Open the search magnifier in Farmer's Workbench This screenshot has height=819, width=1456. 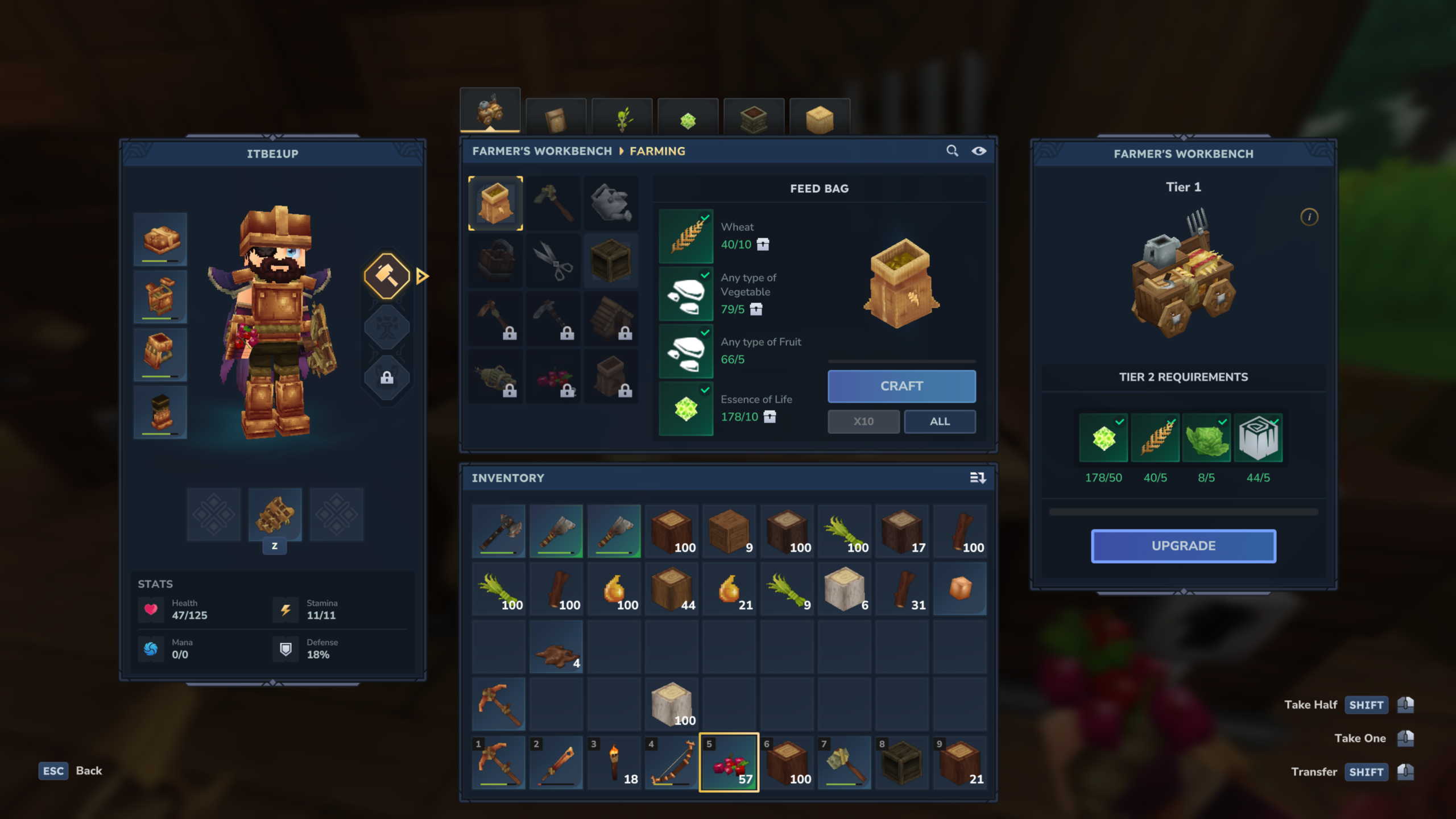[x=953, y=151]
